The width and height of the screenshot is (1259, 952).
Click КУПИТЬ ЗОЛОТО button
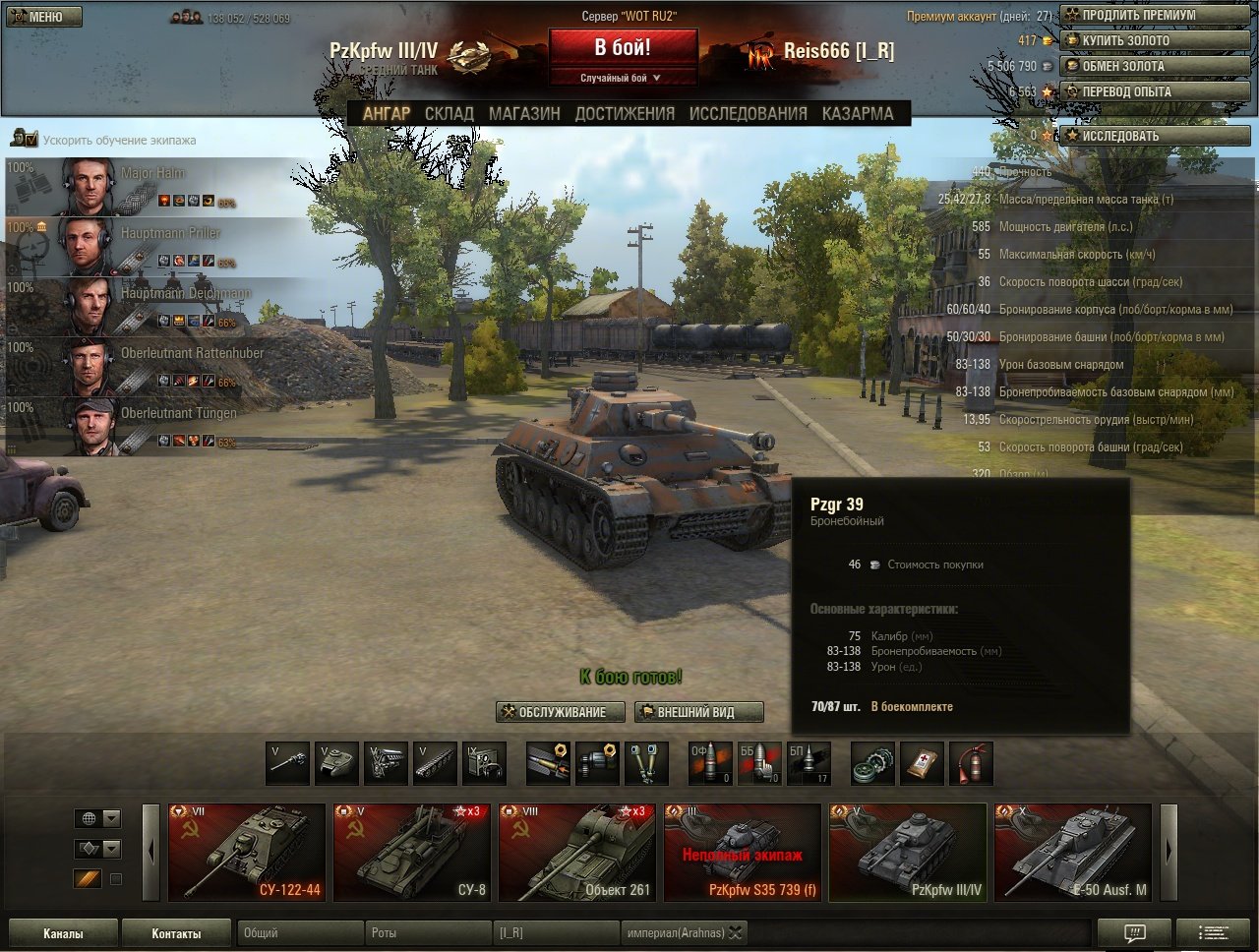pyautogui.click(x=1154, y=40)
